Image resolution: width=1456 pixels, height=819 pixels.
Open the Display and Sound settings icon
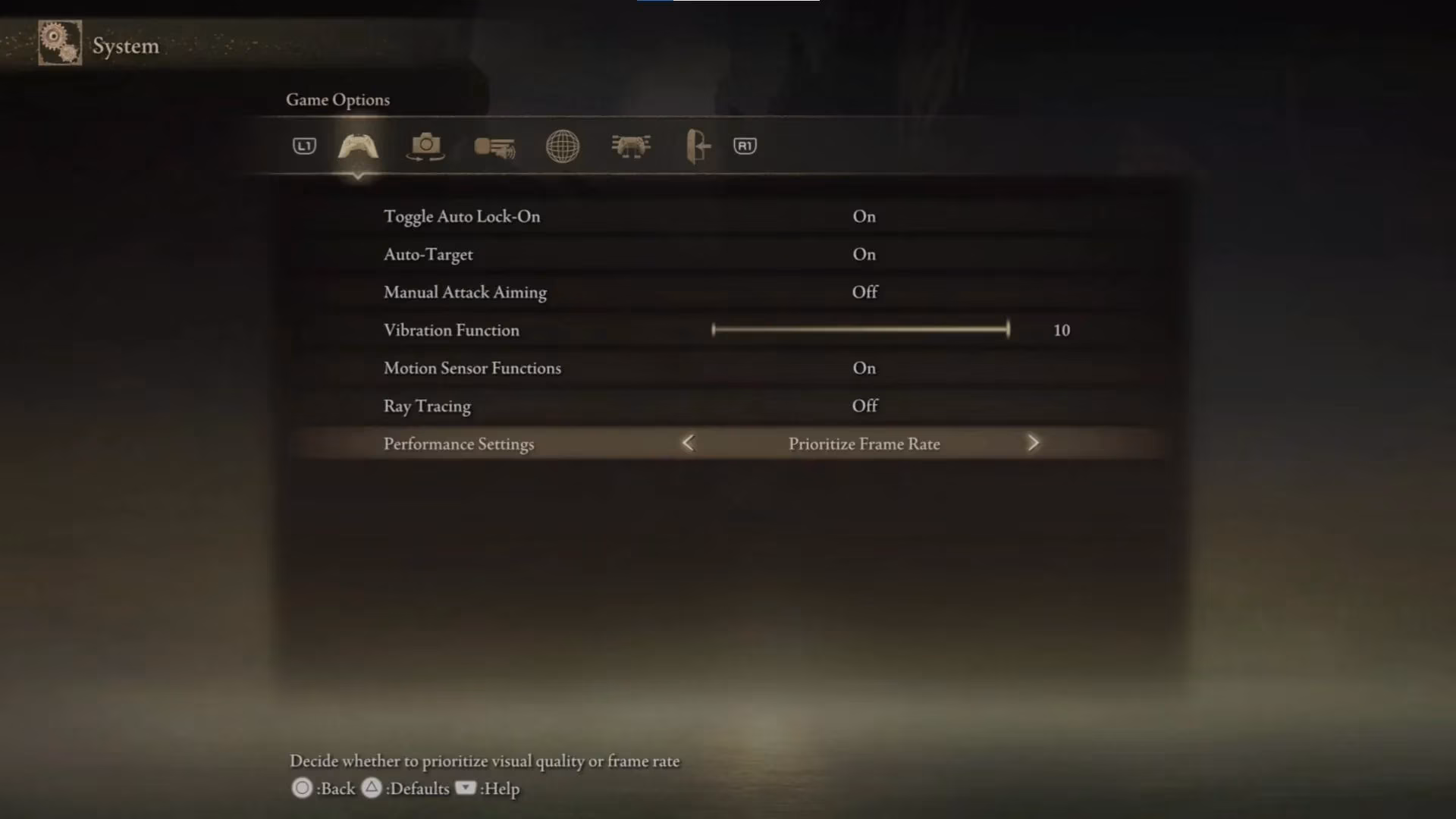point(494,146)
